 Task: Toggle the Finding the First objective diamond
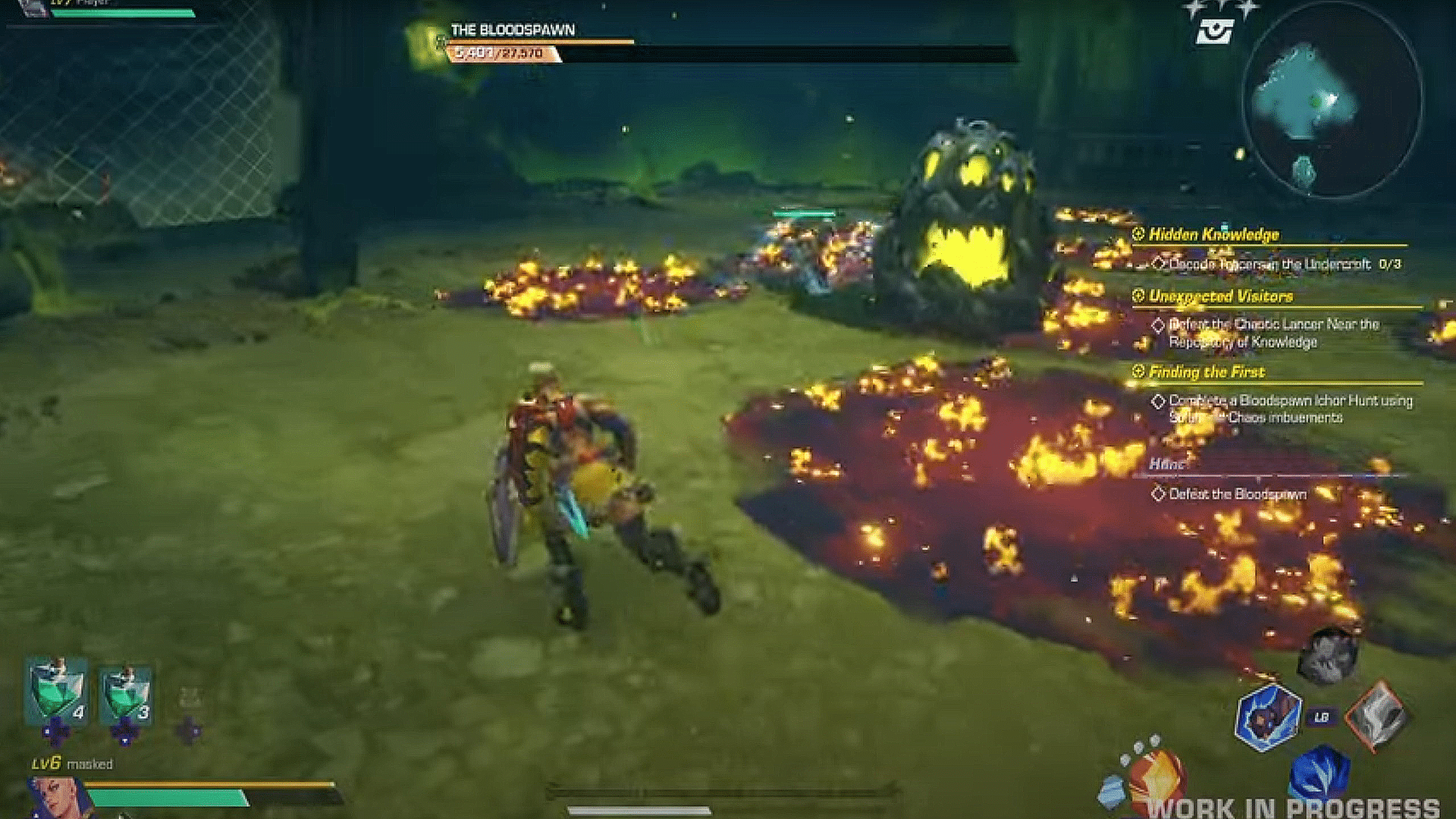click(x=1159, y=400)
